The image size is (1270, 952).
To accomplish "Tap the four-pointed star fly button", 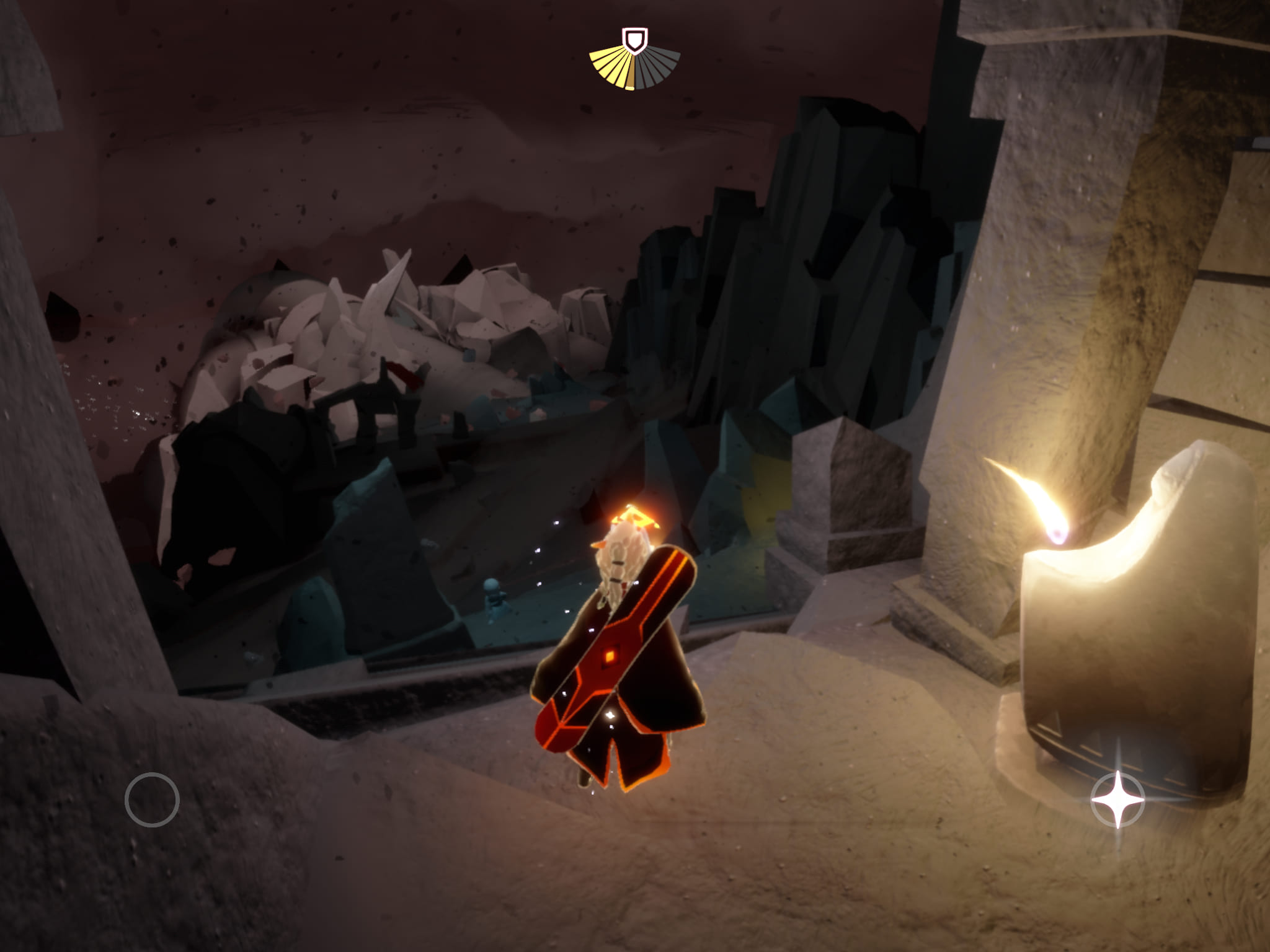I will (x=1117, y=800).
